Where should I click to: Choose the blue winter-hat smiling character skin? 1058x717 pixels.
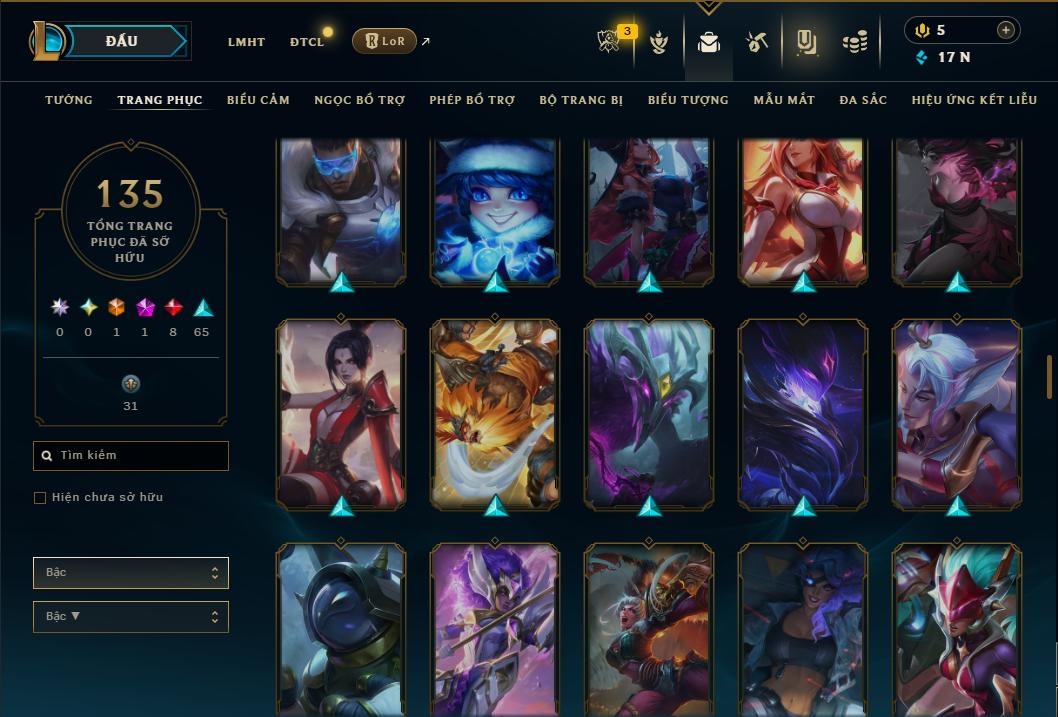pyautogui.click(x=495, y=210)
